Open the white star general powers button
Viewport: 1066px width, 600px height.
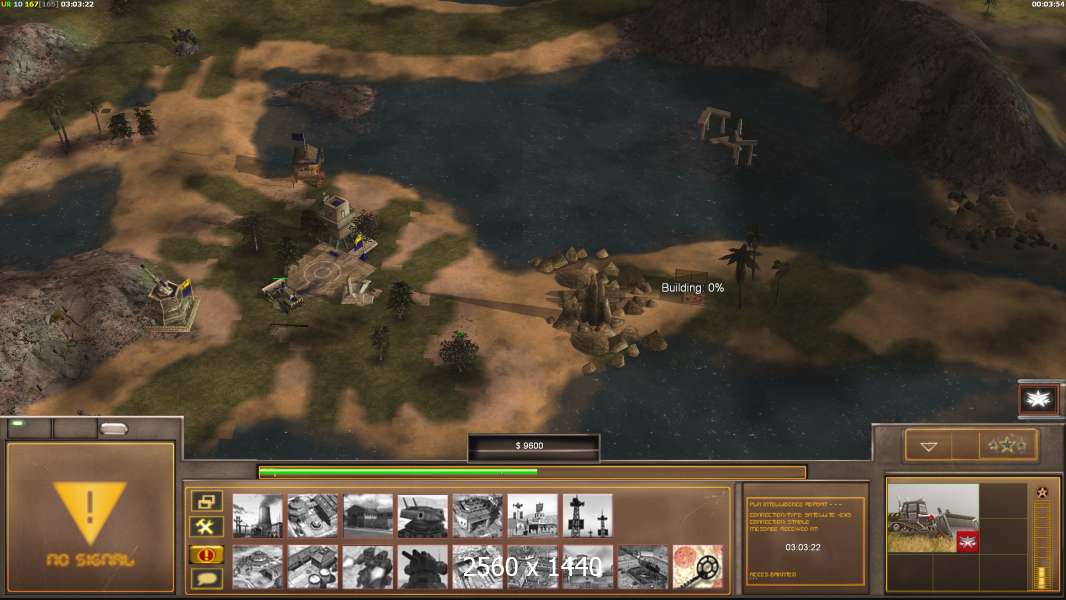(1038, 400)
